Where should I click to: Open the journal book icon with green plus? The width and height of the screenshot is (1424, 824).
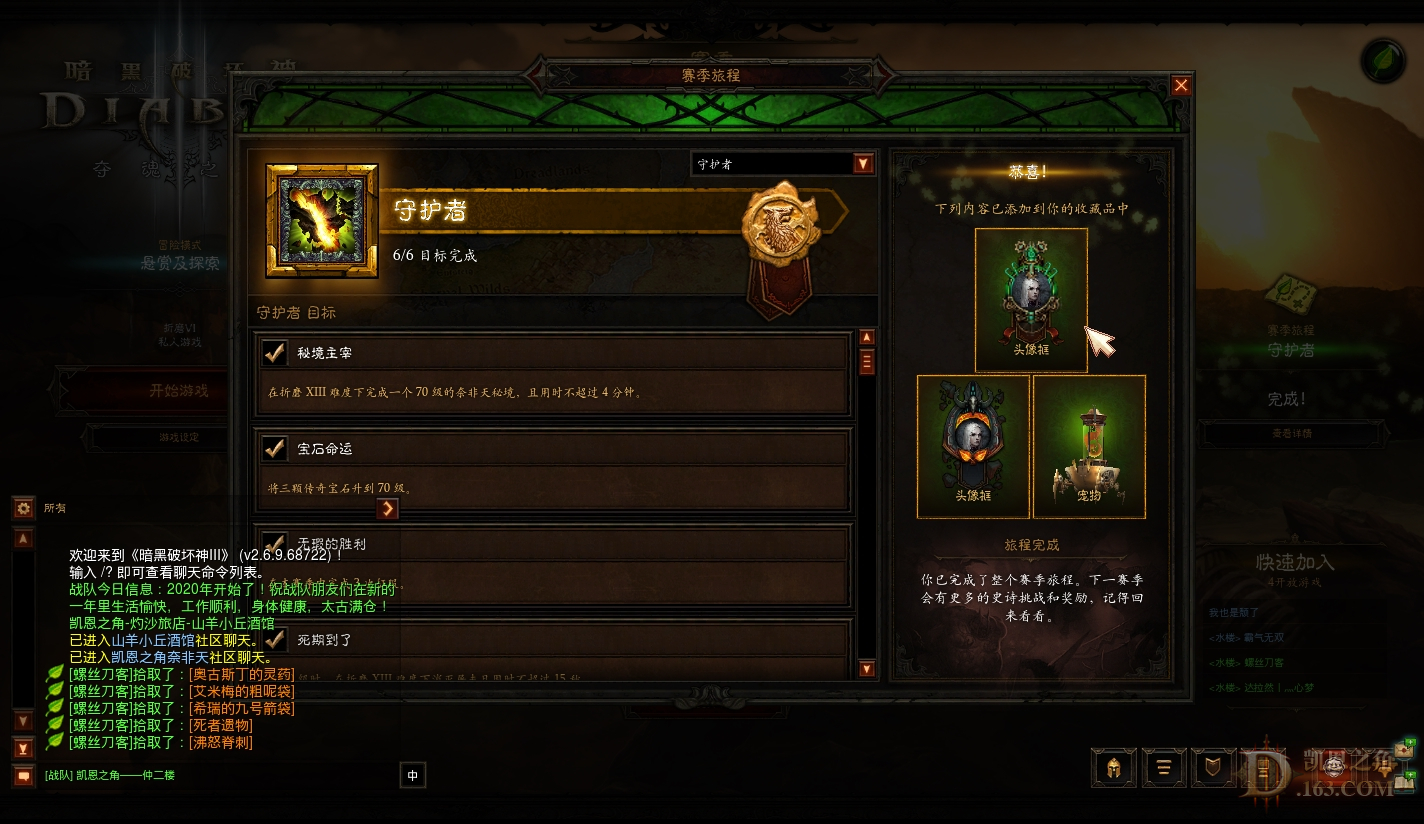point(1404,784)
